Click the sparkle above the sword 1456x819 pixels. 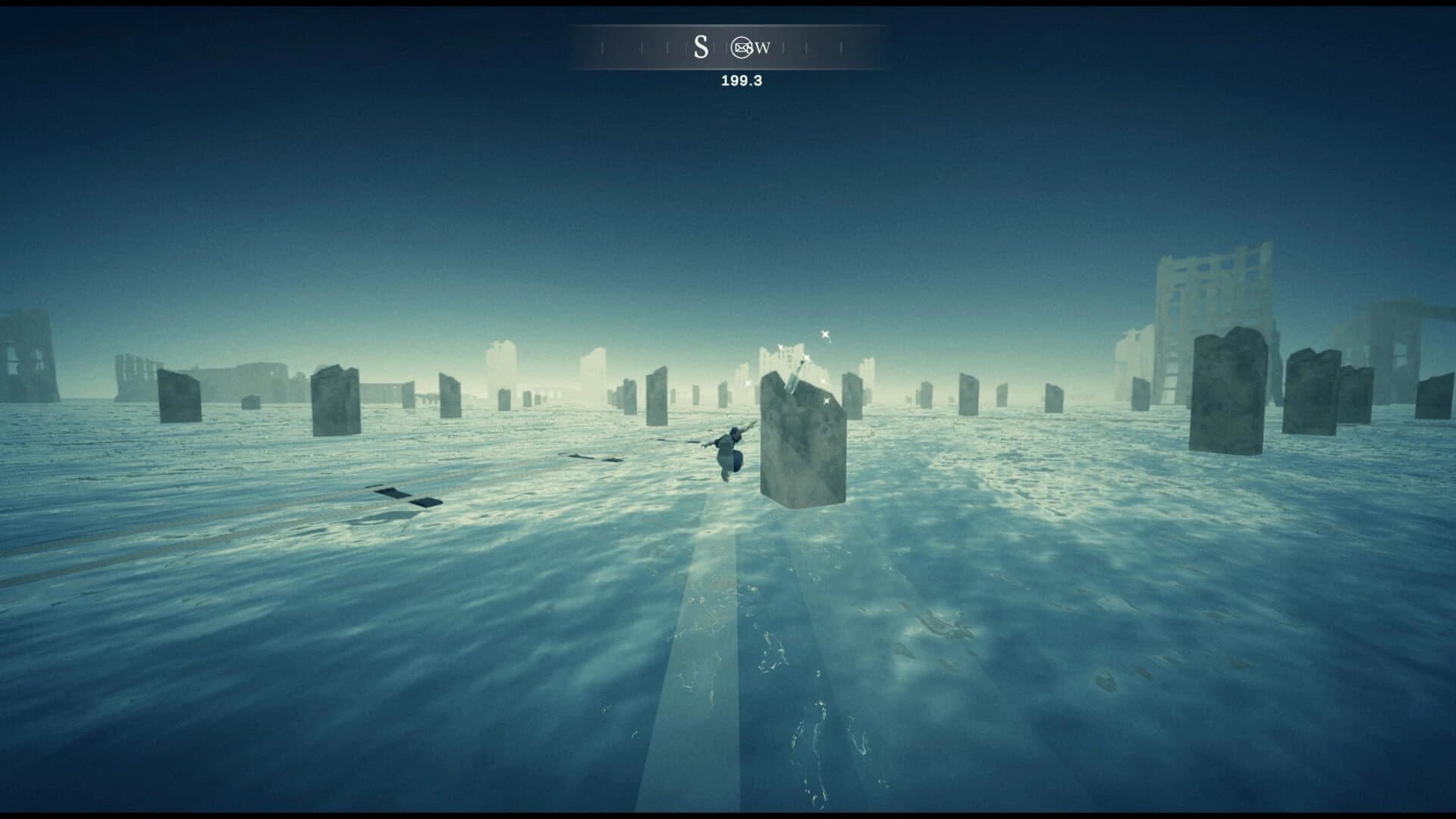pos(805,359)
